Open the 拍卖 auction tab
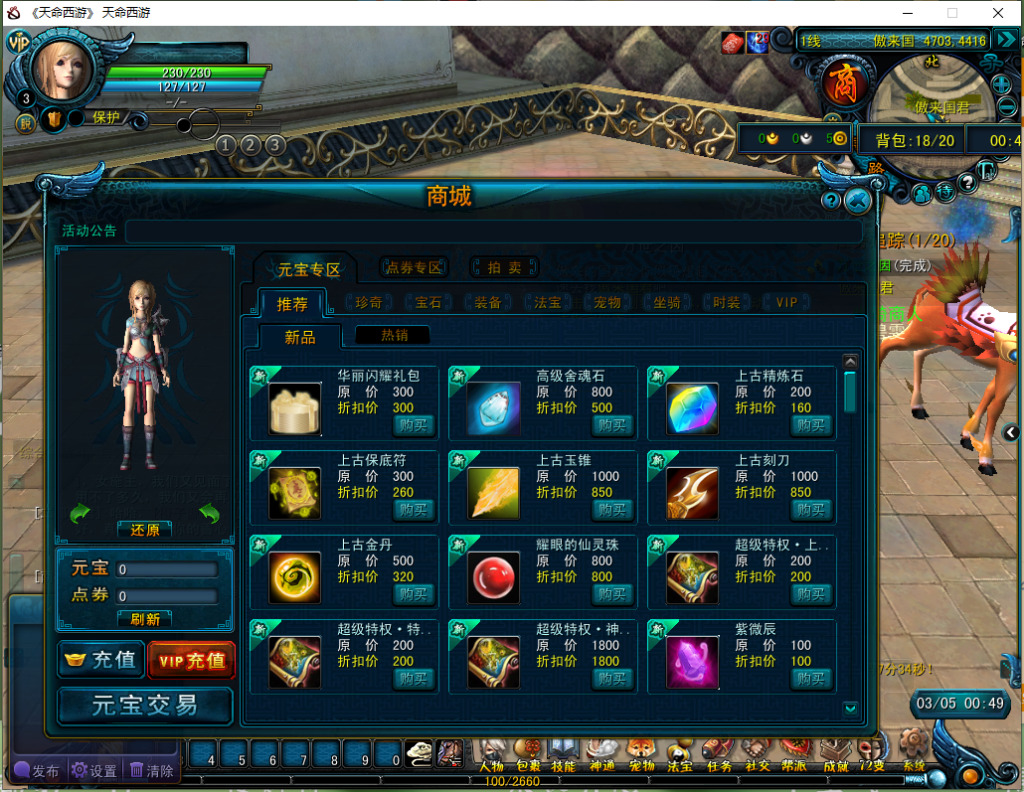Image resolution: width=1024 pixels, height=792 pixels. [504, 267]
